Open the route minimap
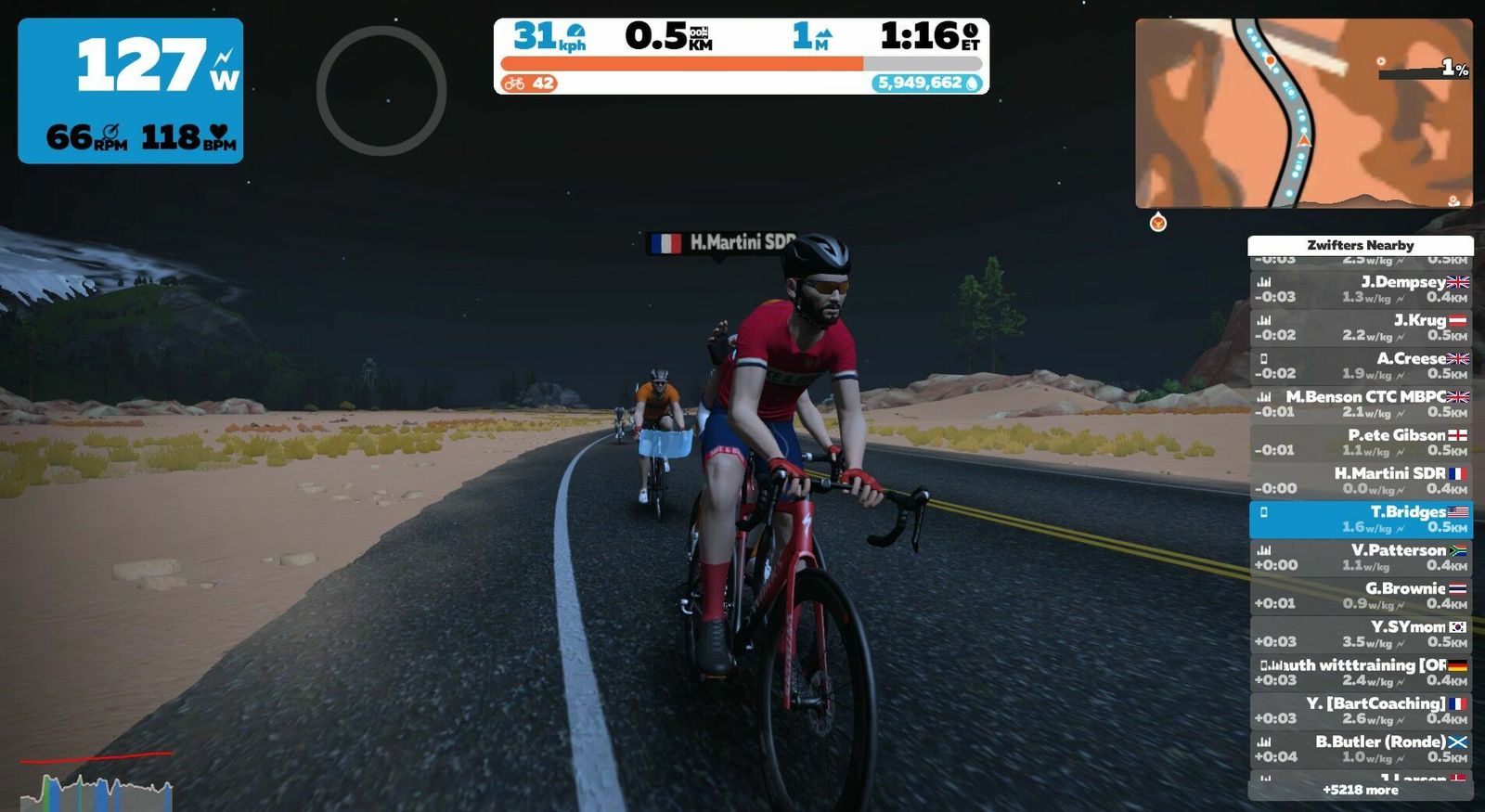 (1303, 113)
